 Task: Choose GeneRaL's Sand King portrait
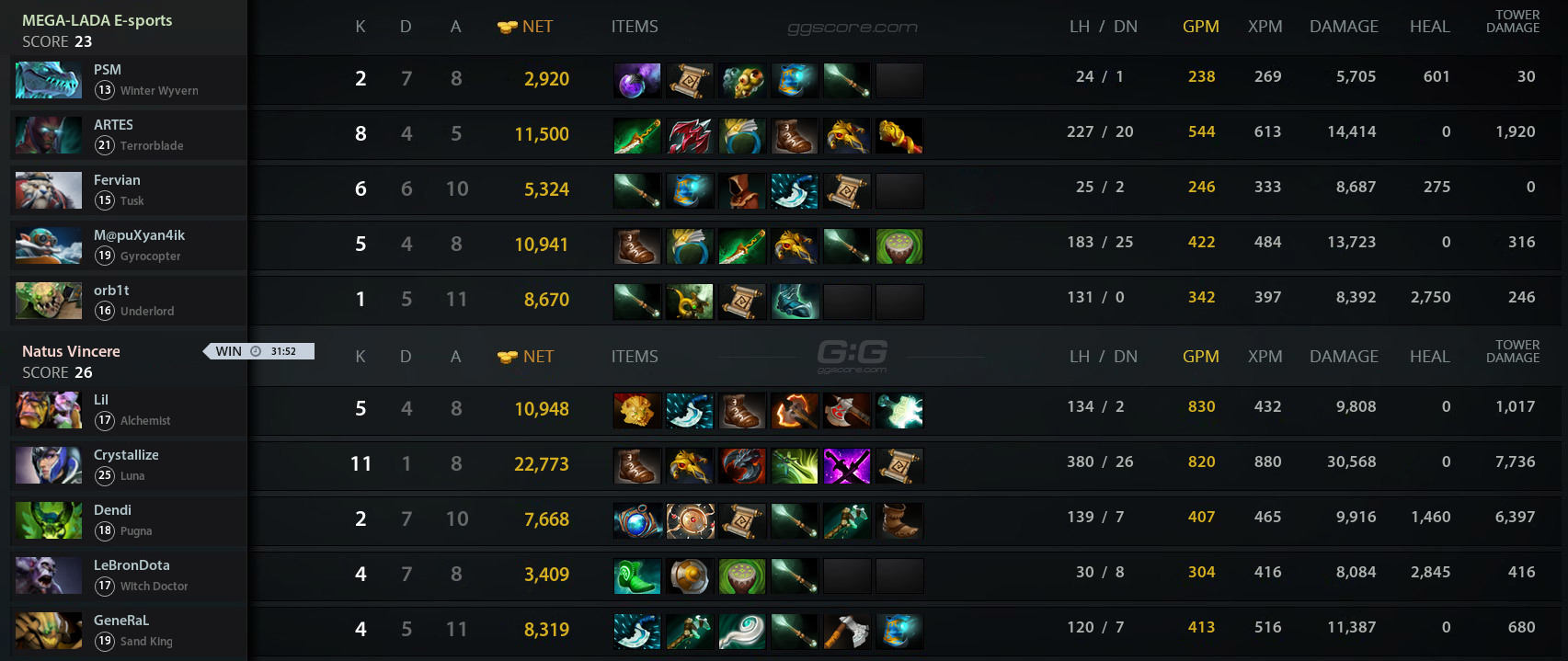(49, 631)
